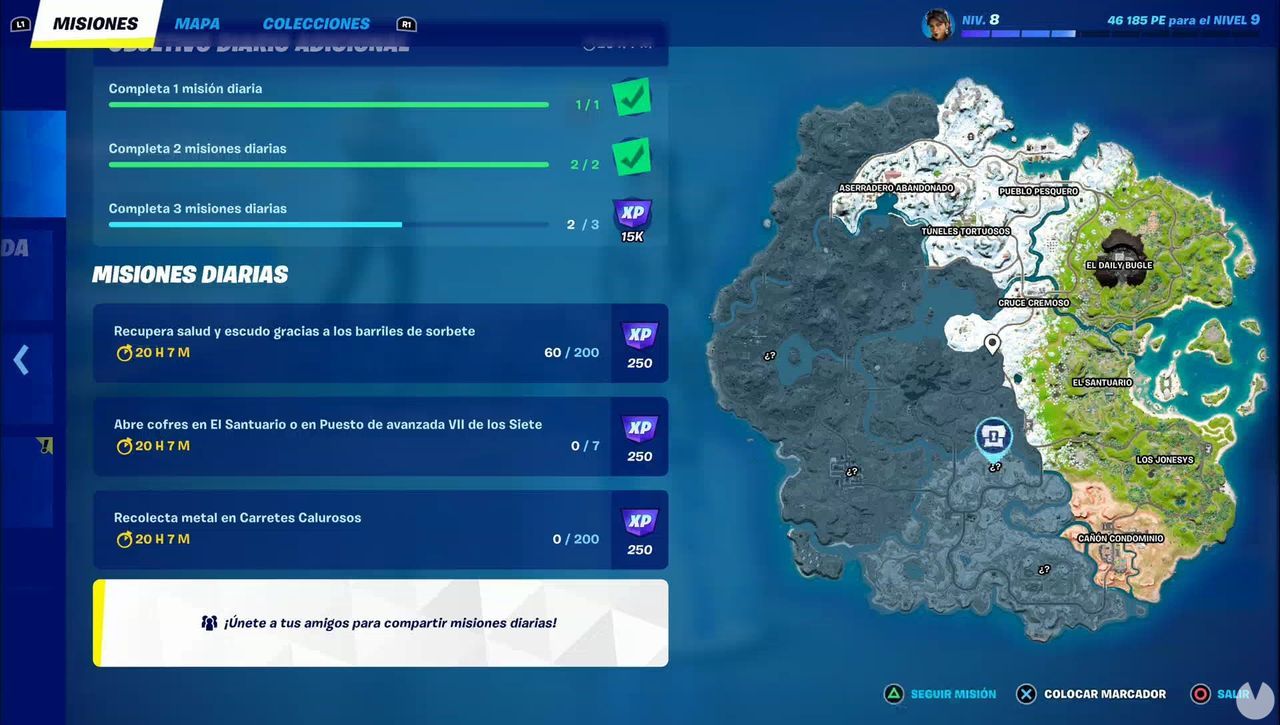Open the COLECCIONES tab

click(316, 23)
